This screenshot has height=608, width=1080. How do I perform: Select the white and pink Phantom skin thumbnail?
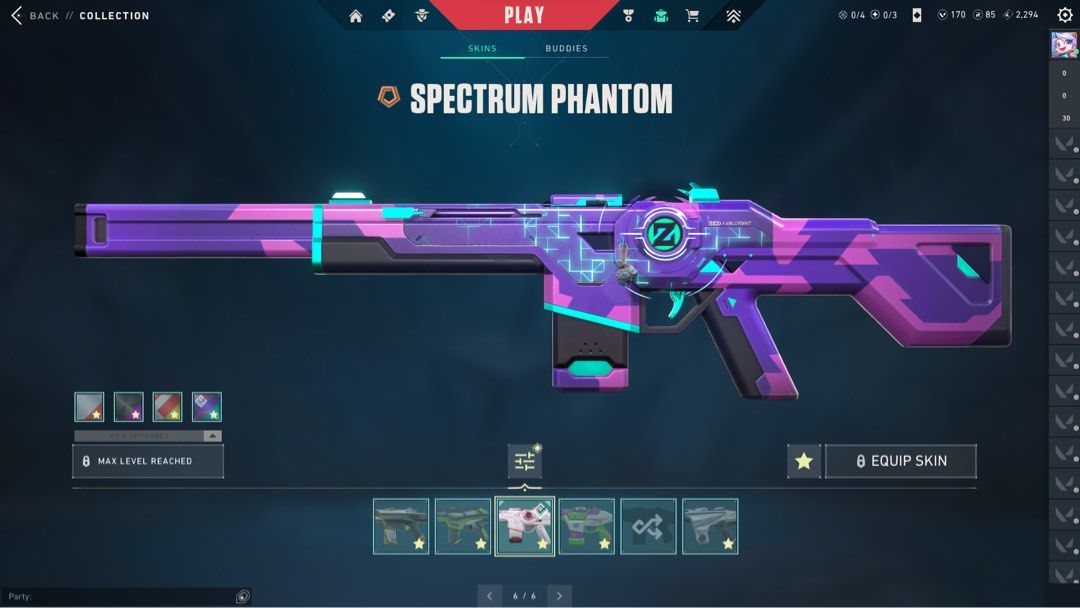[x=524, y=526]
